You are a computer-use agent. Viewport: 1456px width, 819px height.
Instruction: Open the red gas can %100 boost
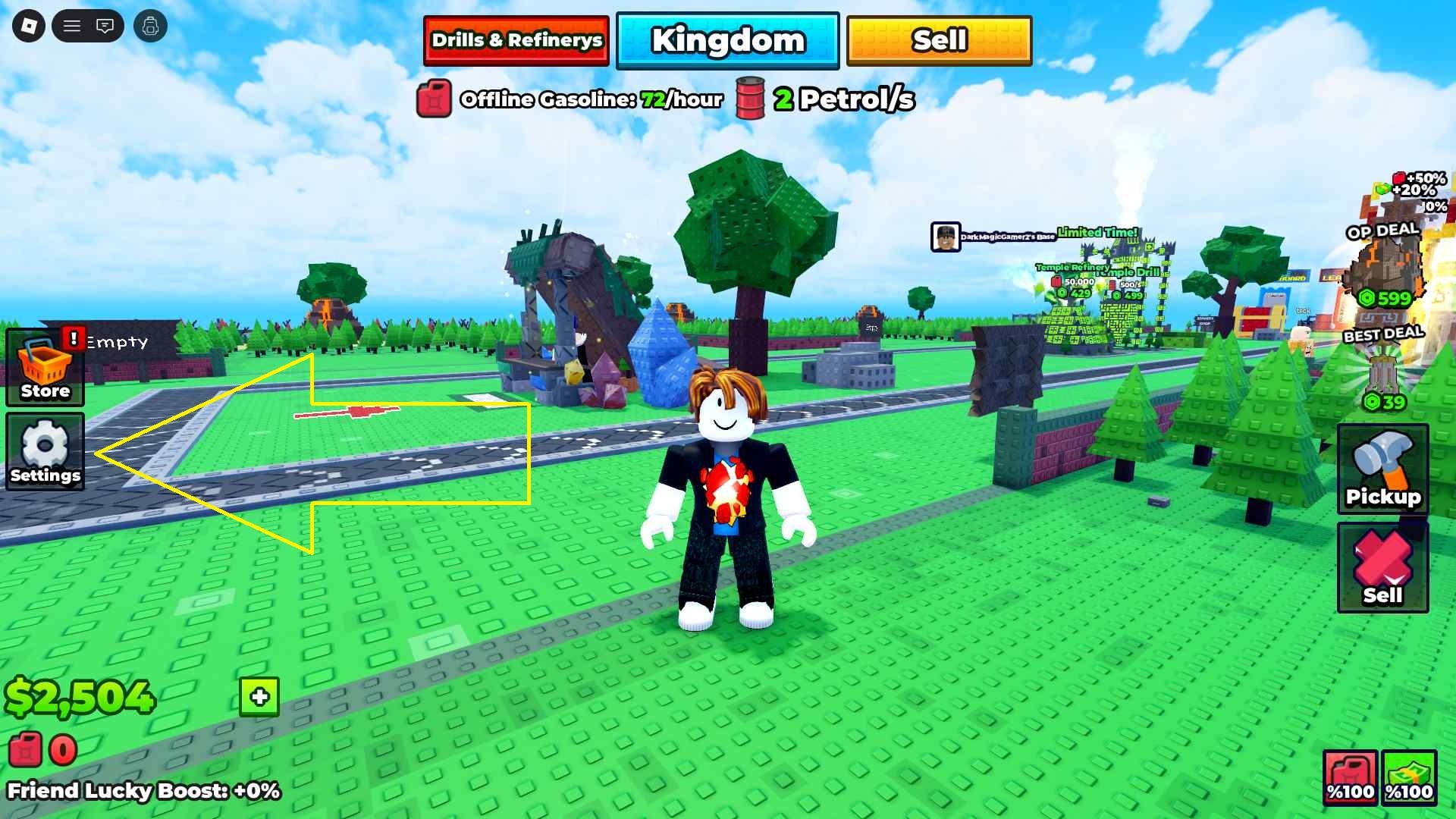pos(1350,777)
